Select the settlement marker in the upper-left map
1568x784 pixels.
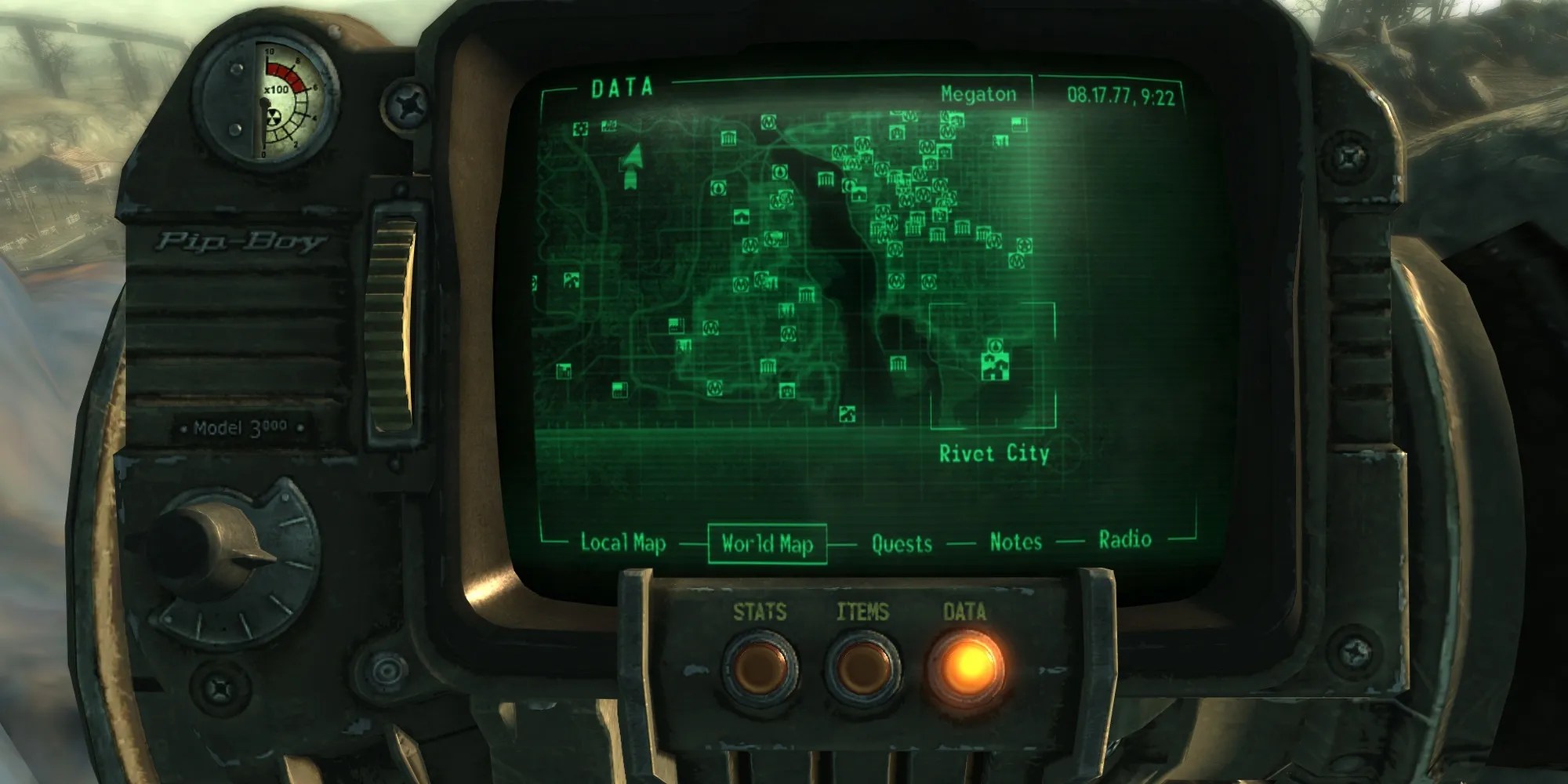point(608,126)
